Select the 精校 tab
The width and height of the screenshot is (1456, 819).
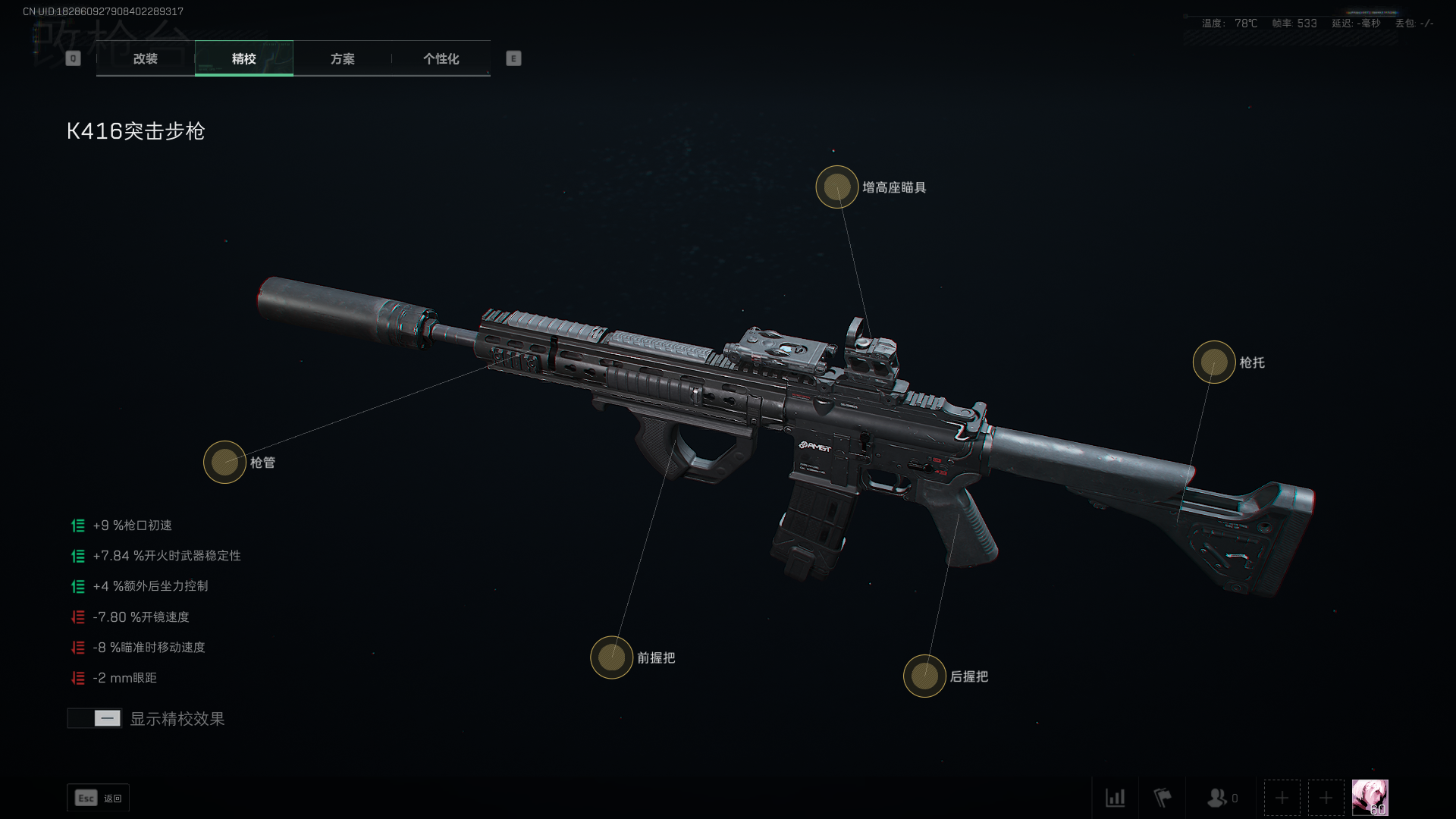click(x=243, y=58)
